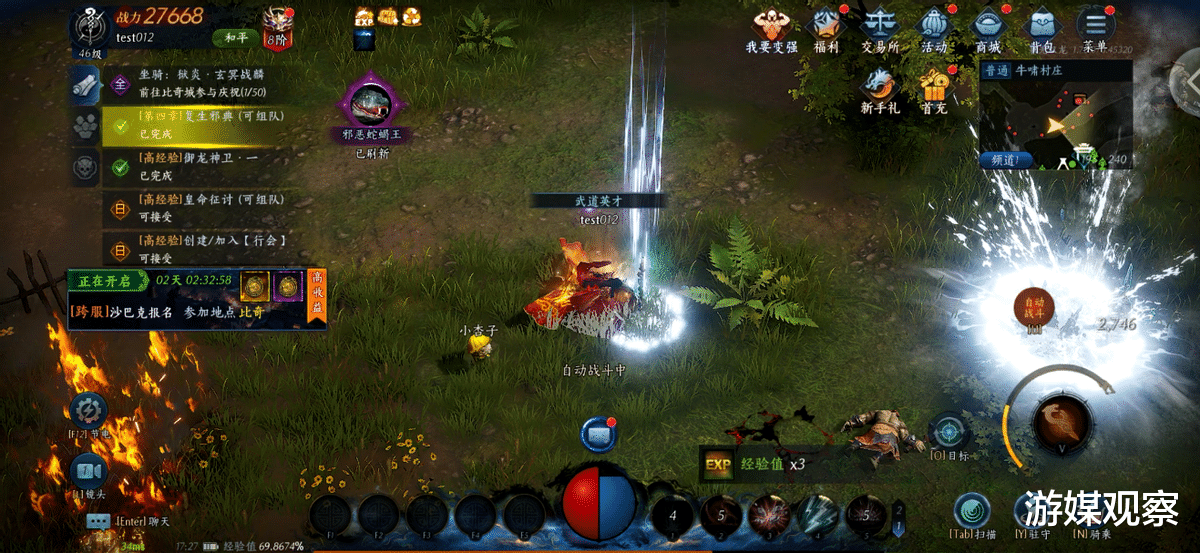This screenshot has width=1200, height=553.
Task: Select the 邪恶蛇蝎王 boss icon
Action: [373, 106]
